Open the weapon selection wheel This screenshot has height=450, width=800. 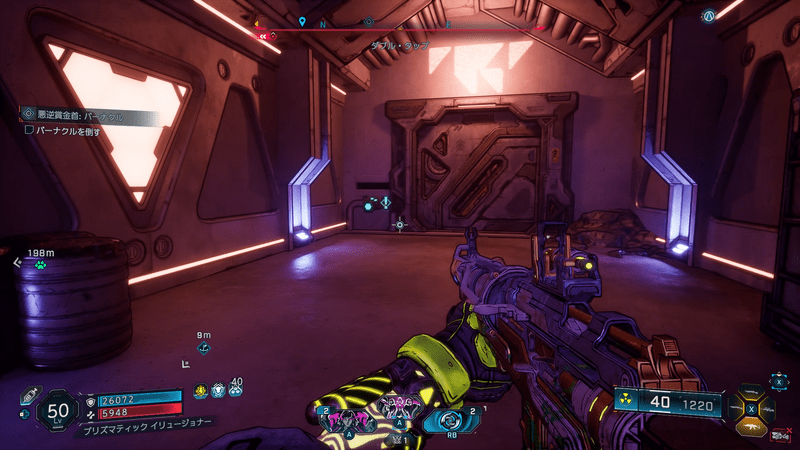pyautogui.click(x=751, y=408)
